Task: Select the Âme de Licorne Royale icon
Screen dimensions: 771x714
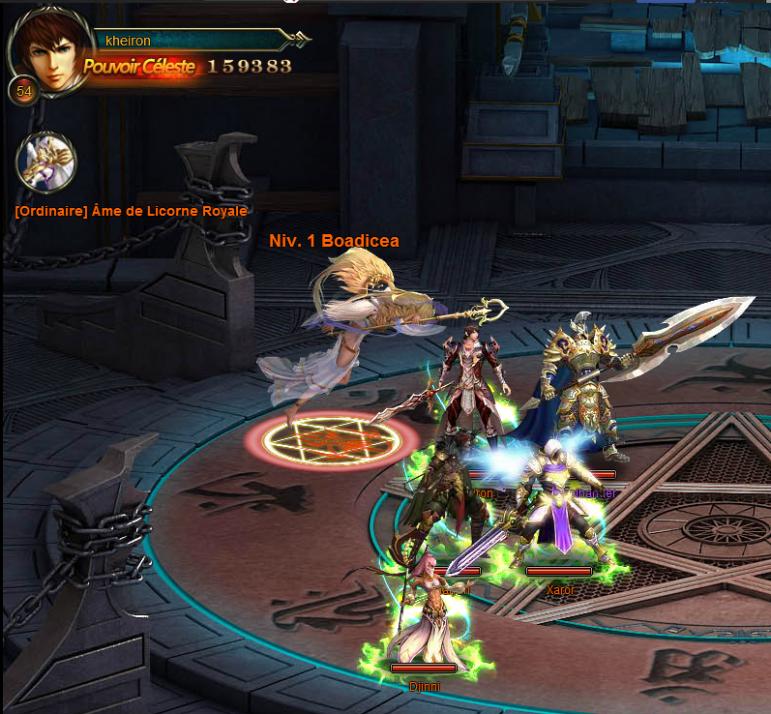Action: [x=46, y=161]
